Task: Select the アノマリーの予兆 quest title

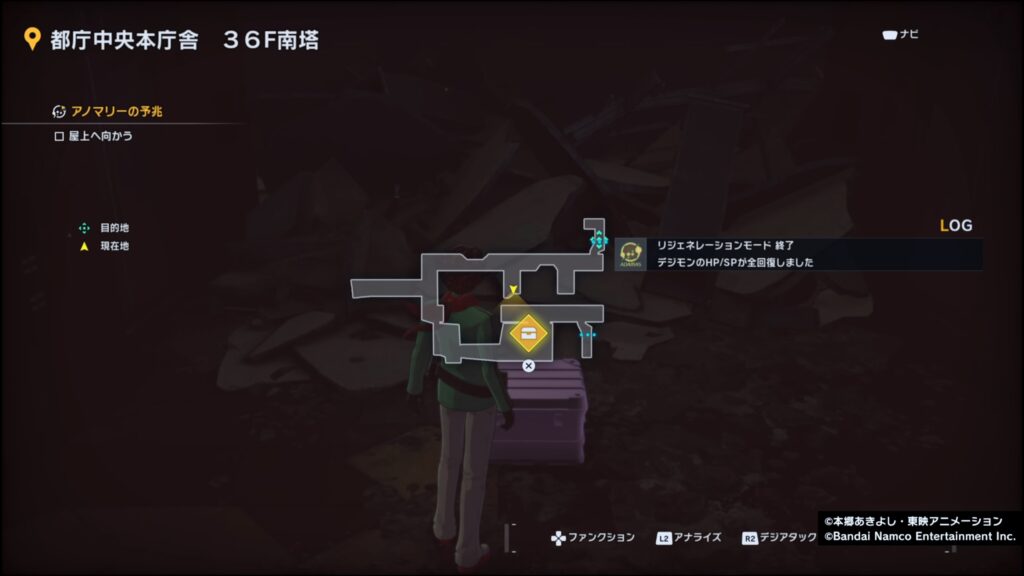Action: pos(116,111)
